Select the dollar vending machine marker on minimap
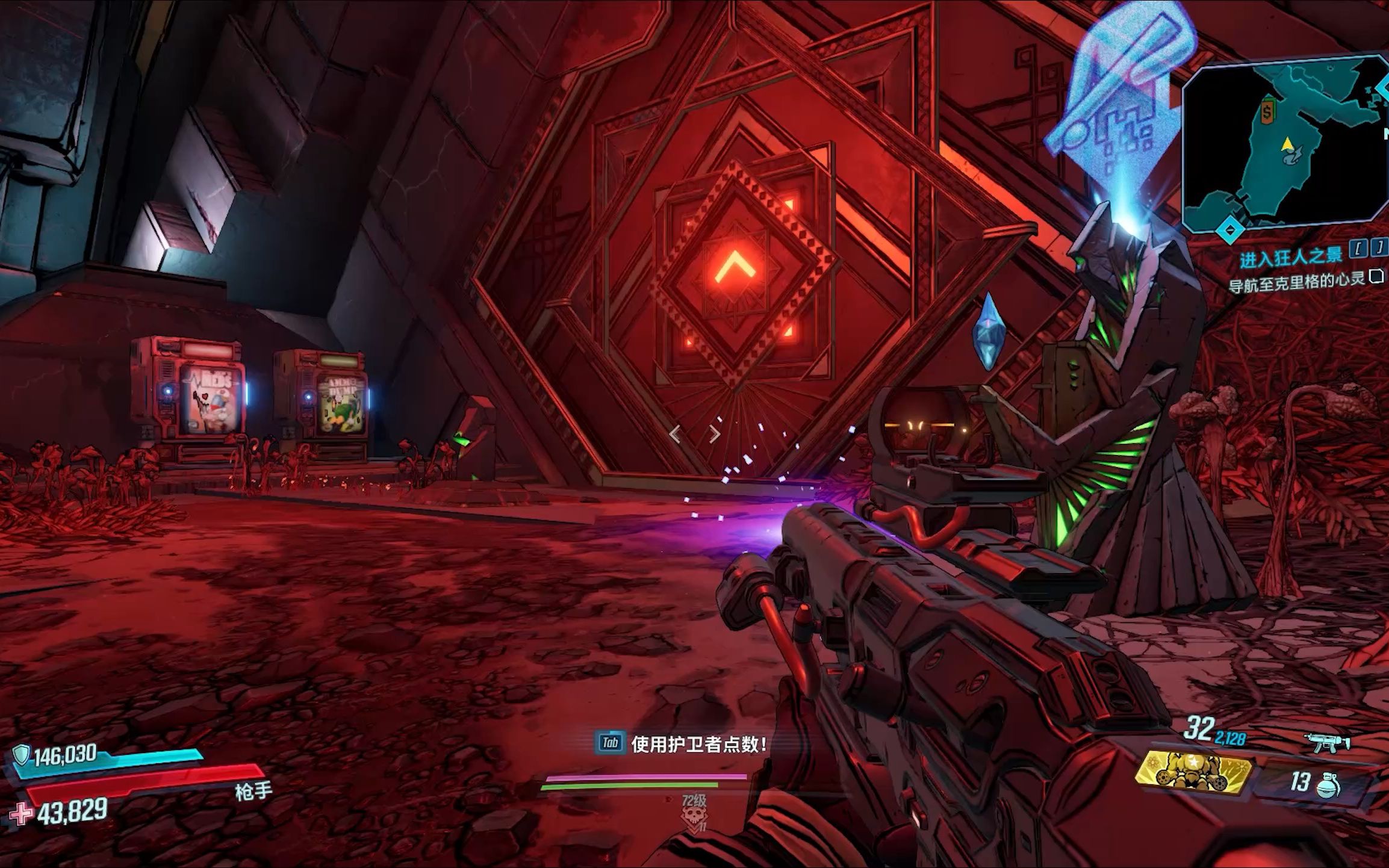Viewport: 1389px width, 868px height. coord(1269,111)
